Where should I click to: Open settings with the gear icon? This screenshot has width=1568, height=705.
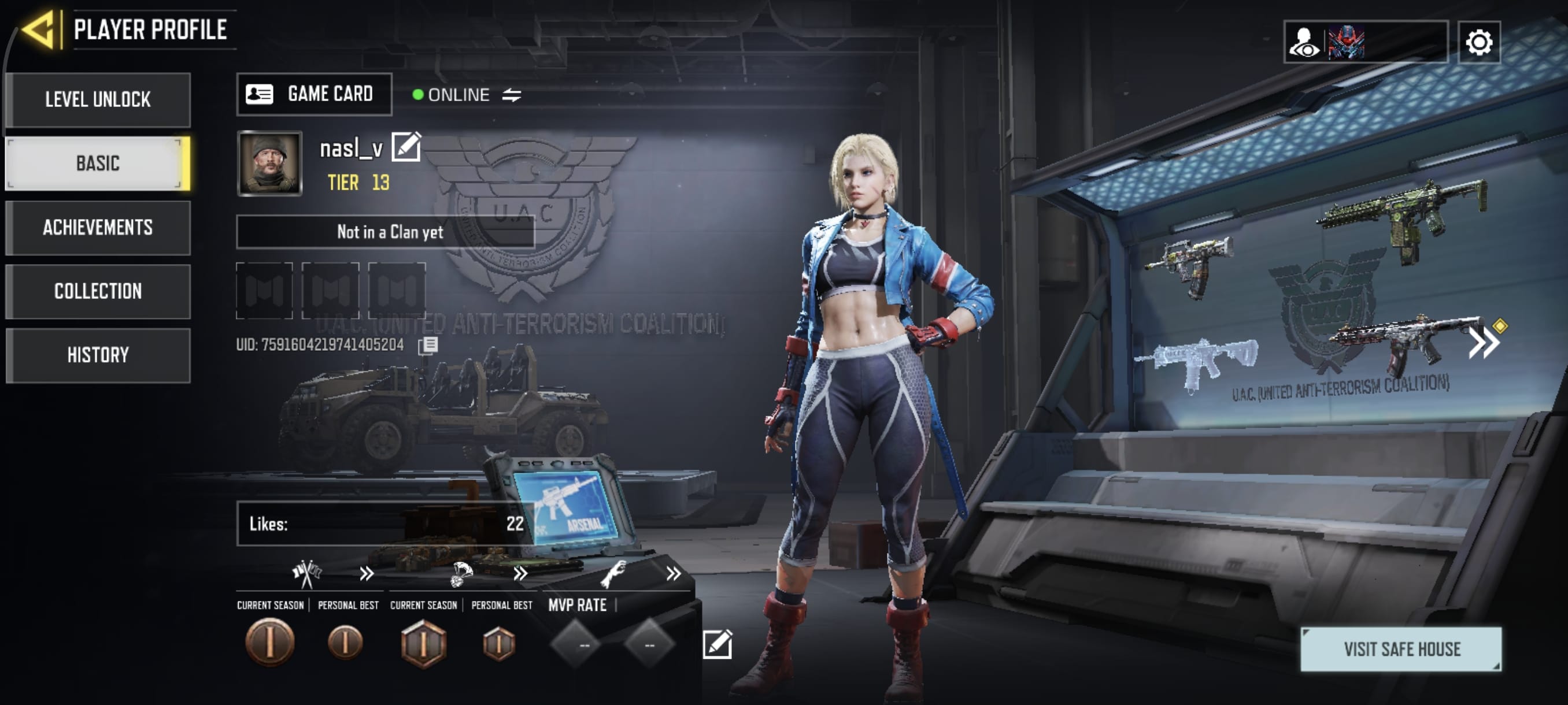point(1478,42)
